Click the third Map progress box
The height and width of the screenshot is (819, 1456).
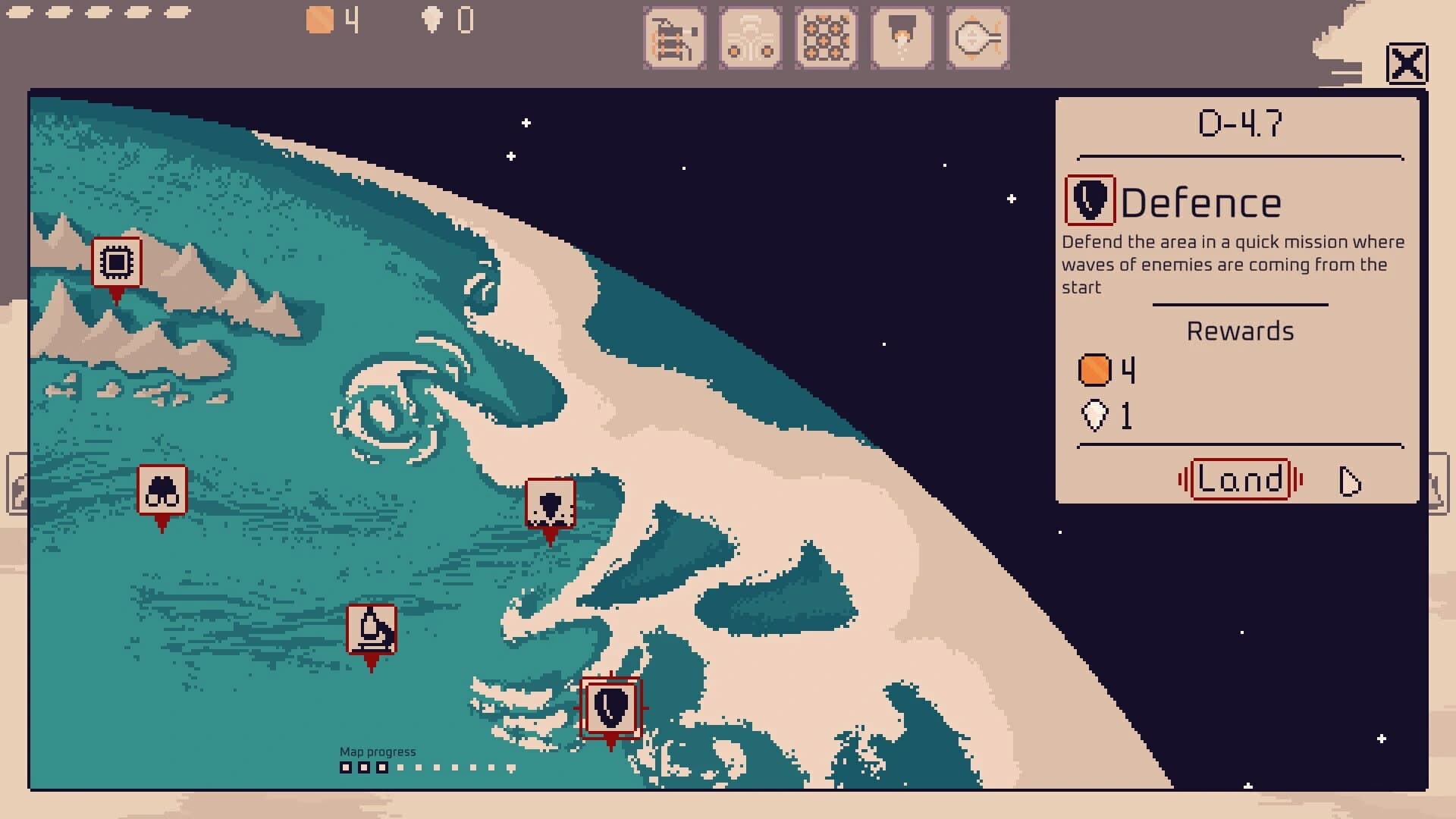coord(381,767)
